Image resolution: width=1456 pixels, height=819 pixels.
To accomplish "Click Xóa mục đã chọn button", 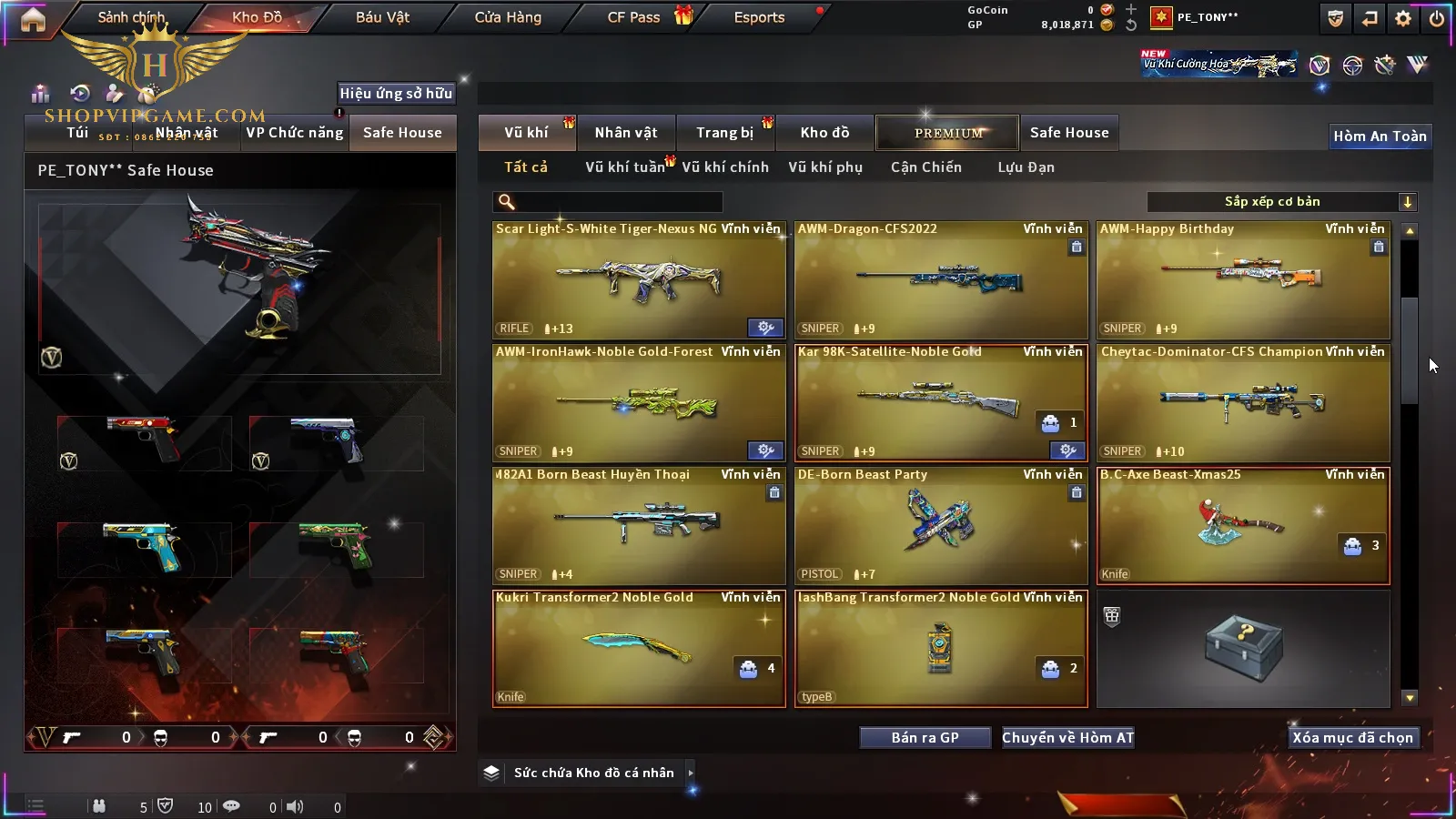I will (x=1352, y=738).
